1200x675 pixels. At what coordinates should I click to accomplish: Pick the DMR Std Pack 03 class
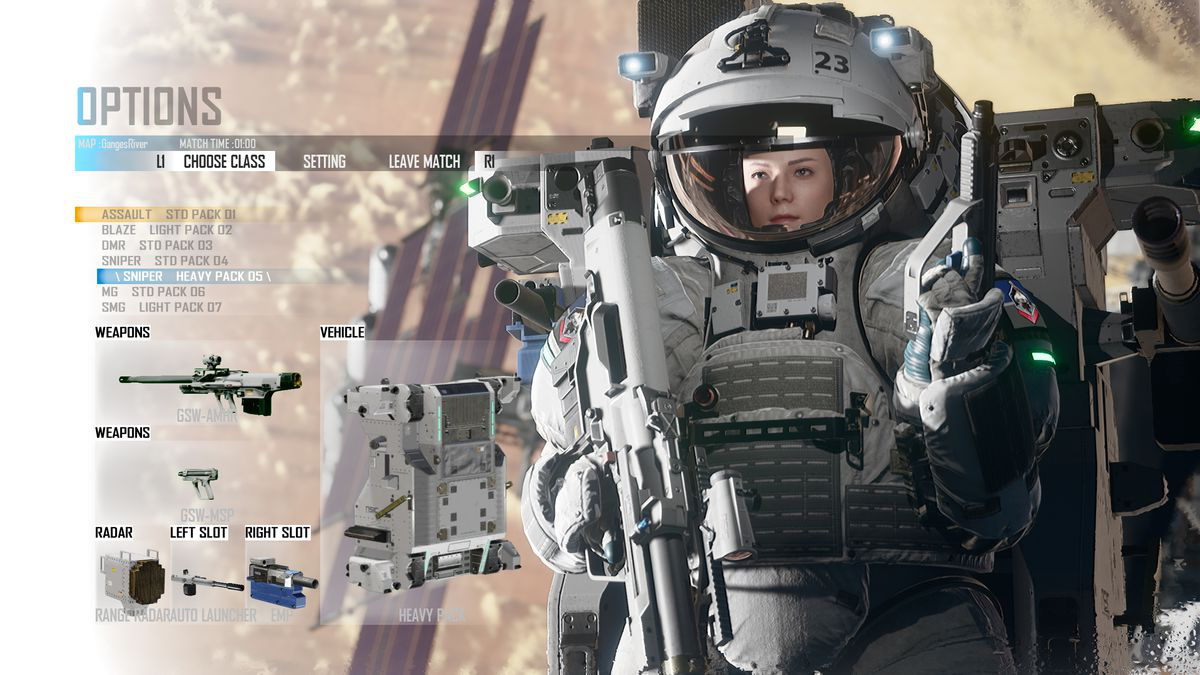point(157,245)
